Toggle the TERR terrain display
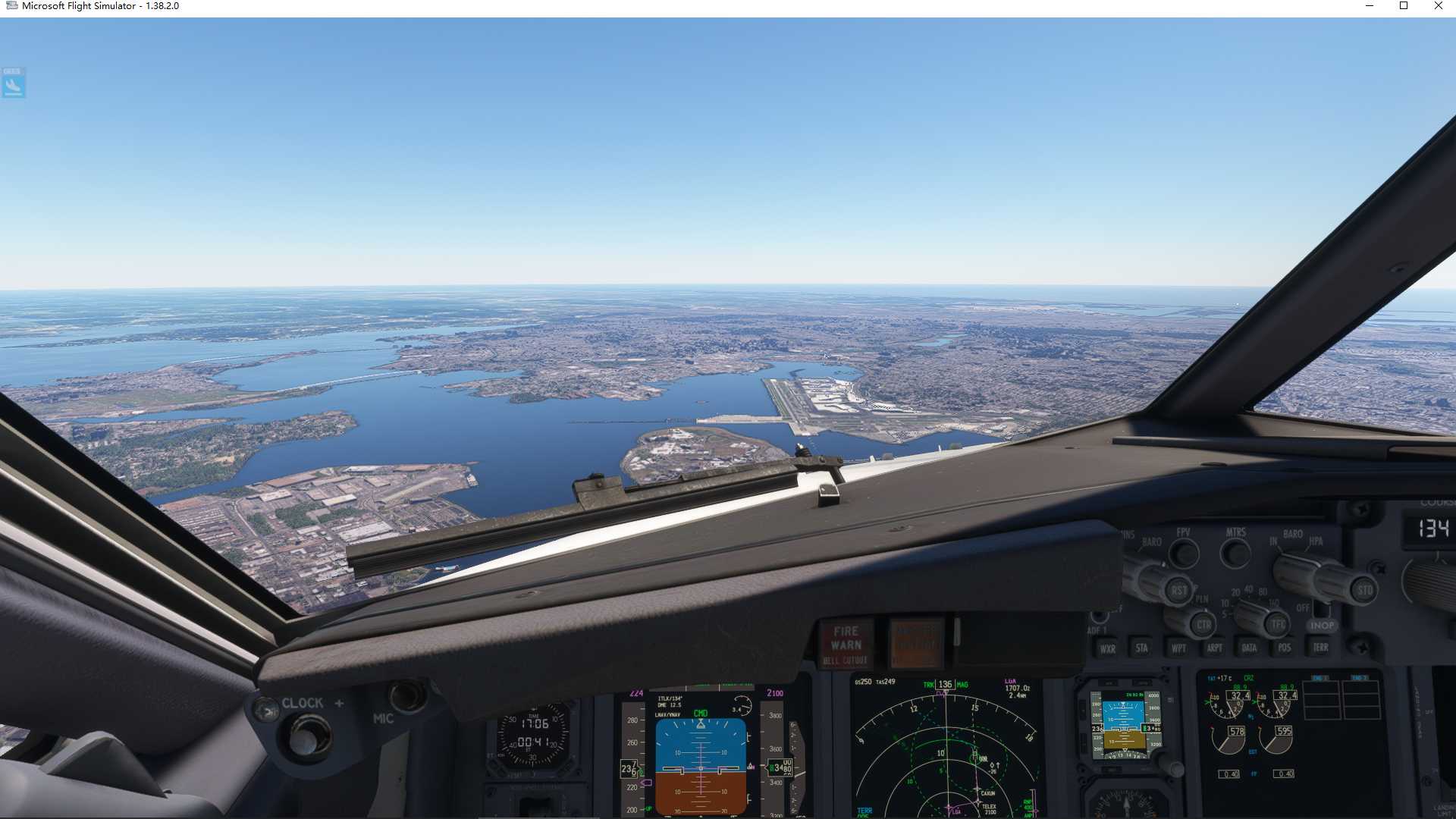Viewport: 1456px width, 819px height. (x=1320, y=648)
